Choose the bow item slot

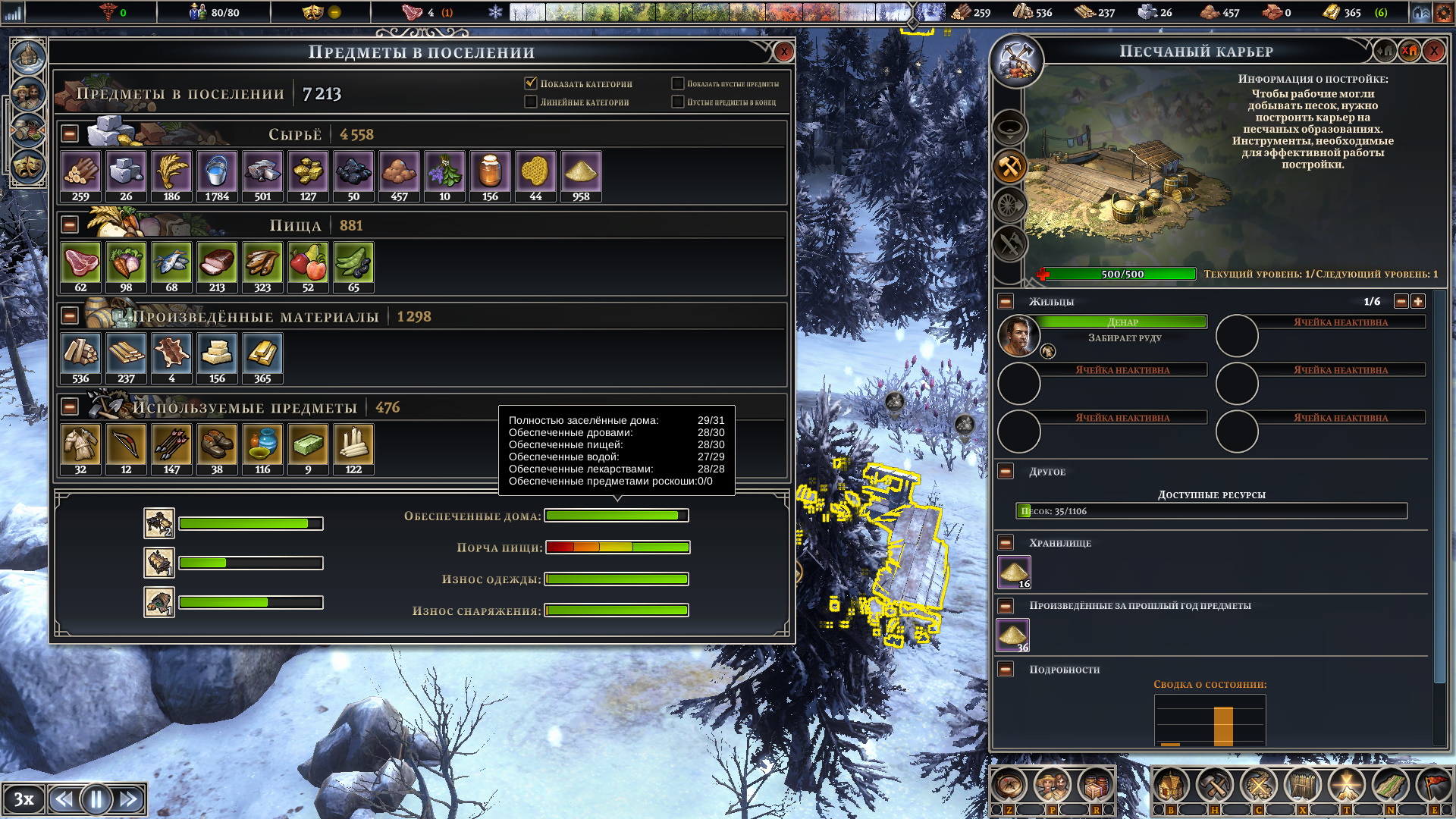(126, 449)
